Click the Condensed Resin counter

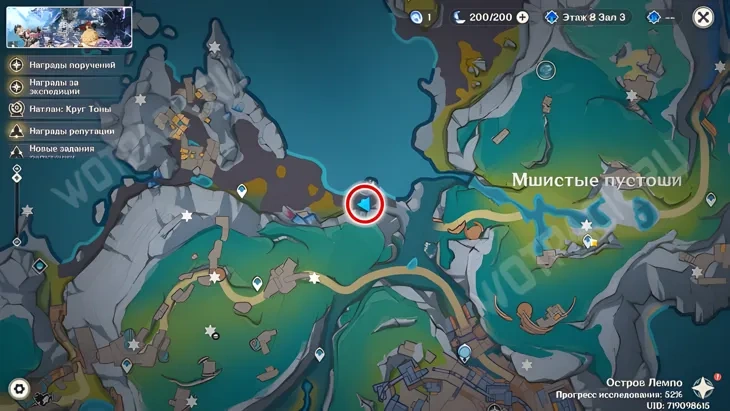(420, 17)
